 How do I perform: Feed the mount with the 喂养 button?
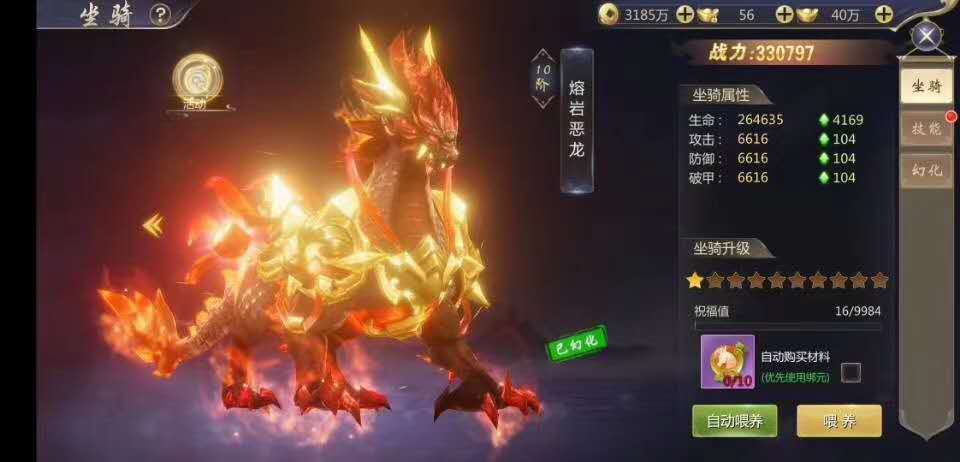click(x=838, y=420)
